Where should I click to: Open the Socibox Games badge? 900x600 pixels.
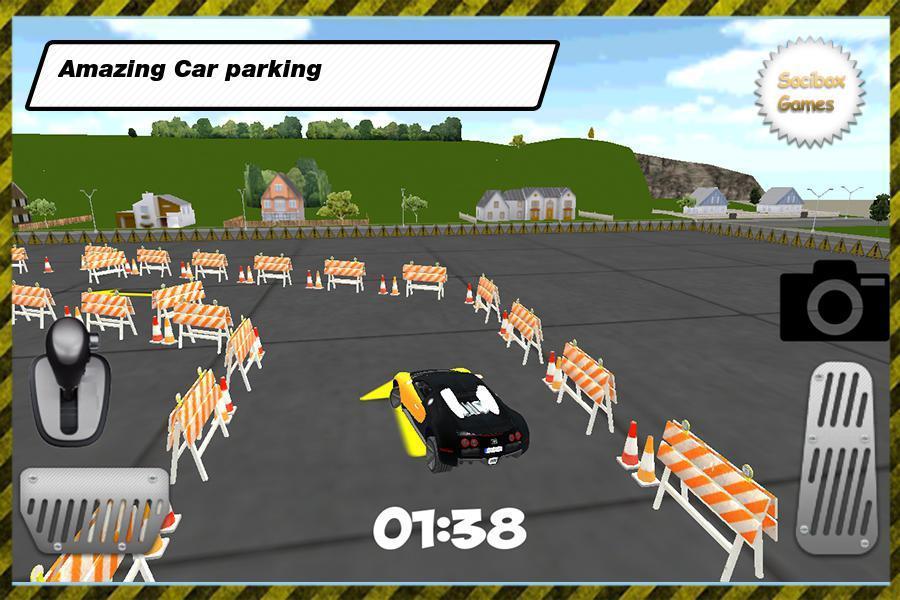[810, 93]
